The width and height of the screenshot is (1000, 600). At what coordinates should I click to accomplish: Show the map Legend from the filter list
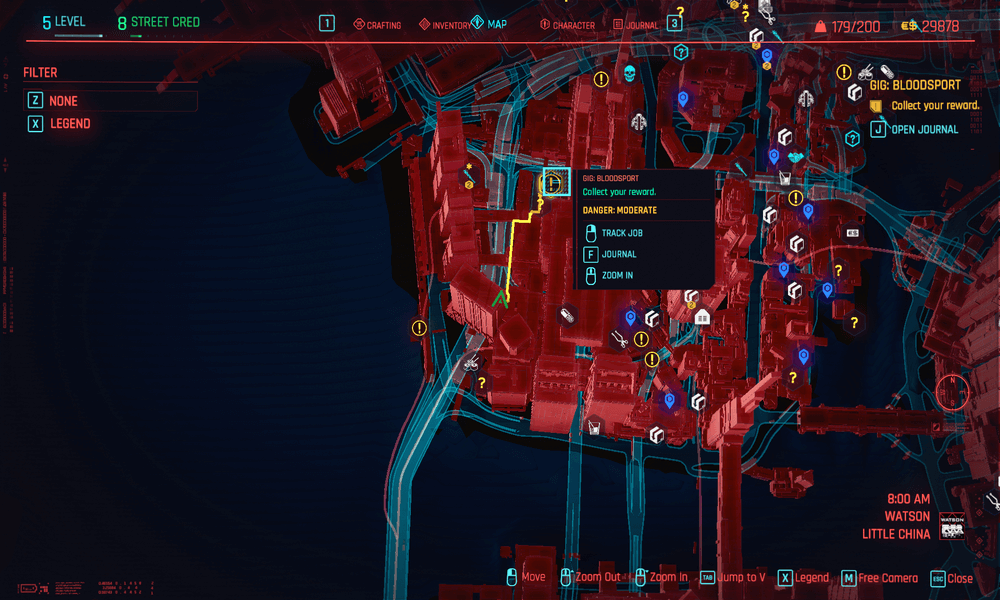[70, 124]
